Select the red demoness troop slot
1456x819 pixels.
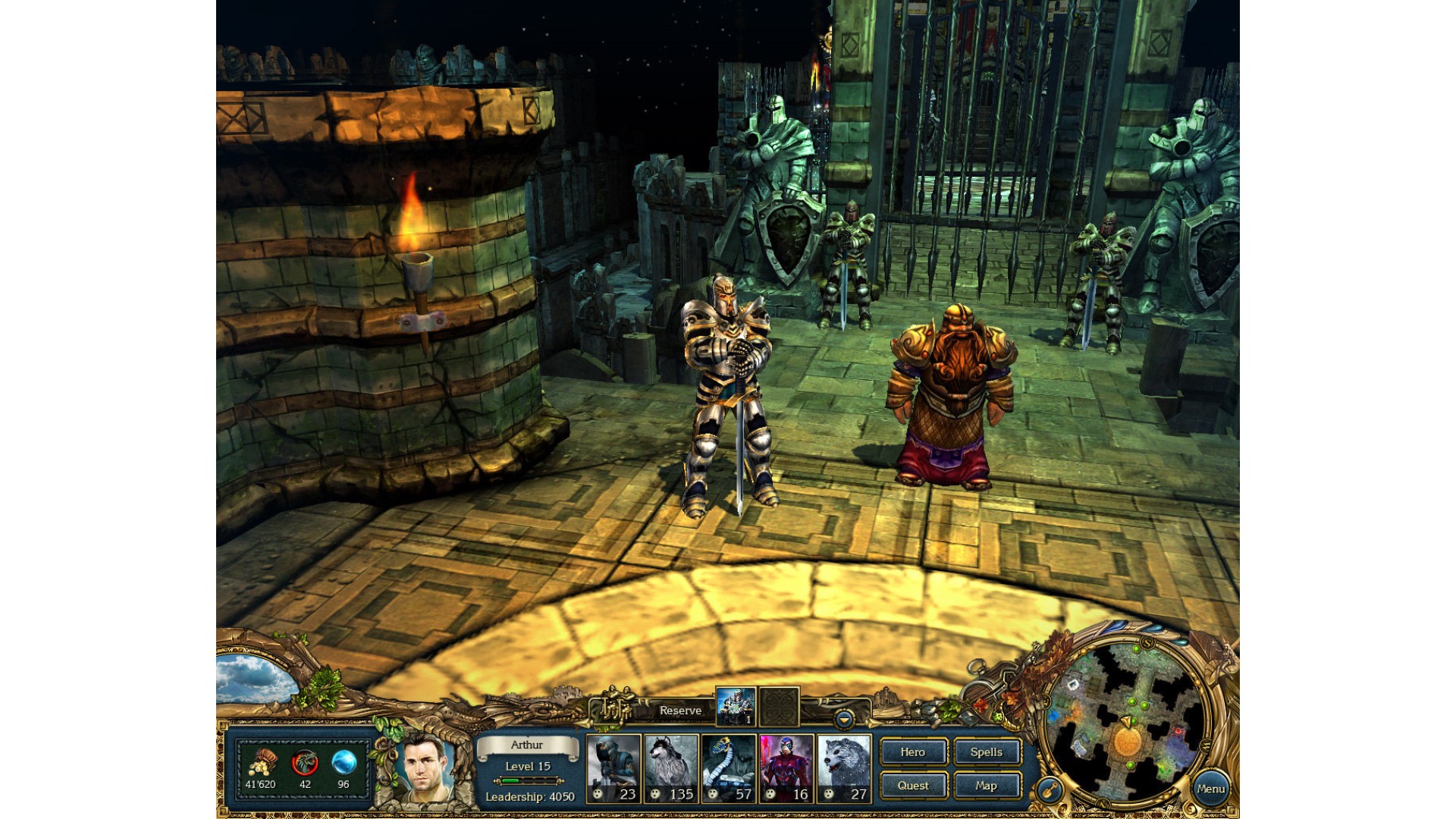(786, 768)
